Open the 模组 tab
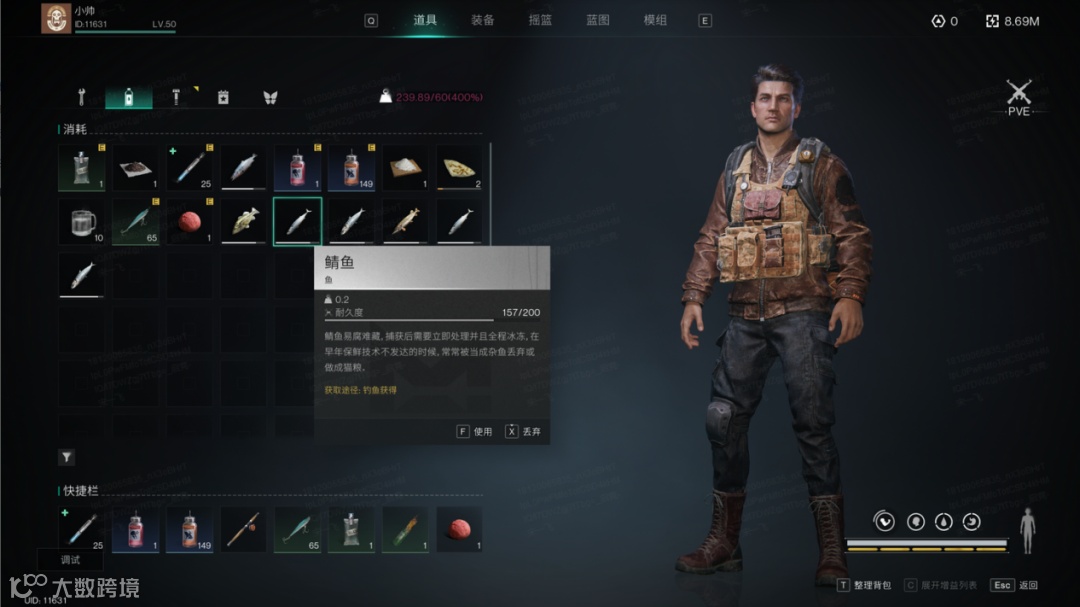Viewport: 1080px width, 607px height. coord(655,20)
